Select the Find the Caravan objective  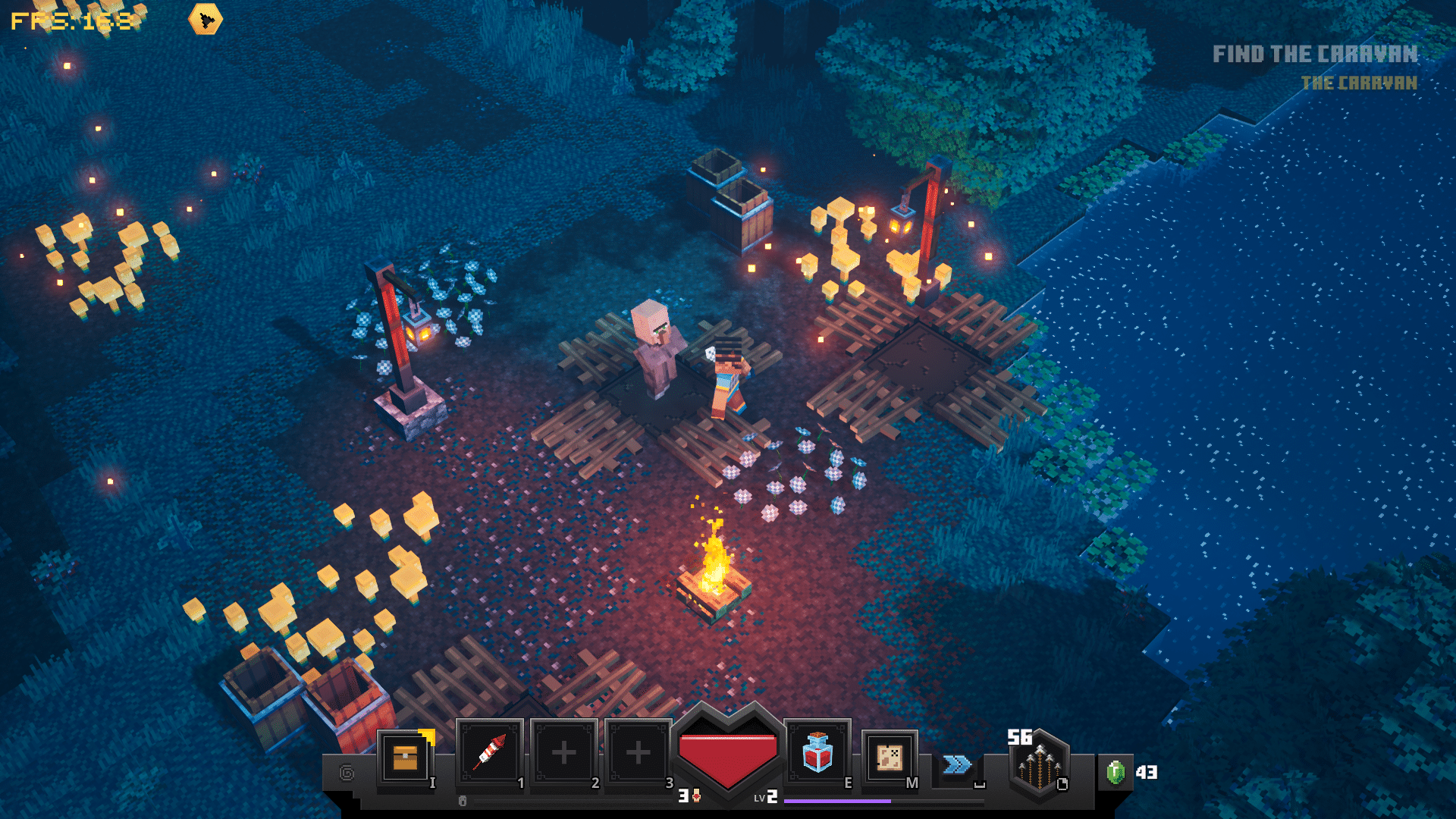coord(1314,55)
